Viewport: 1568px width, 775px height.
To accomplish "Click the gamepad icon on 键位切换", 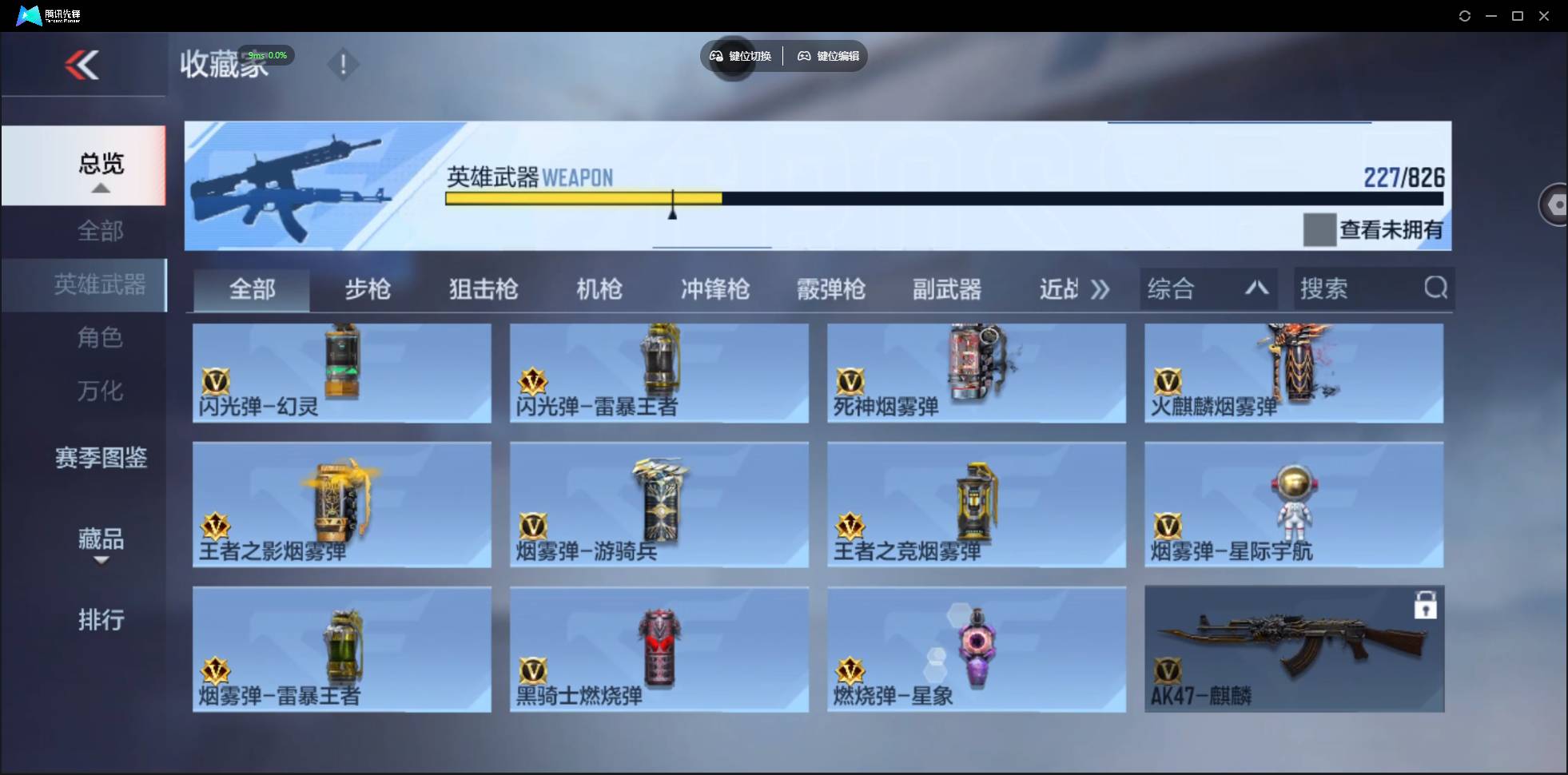I will click(715, 56).
